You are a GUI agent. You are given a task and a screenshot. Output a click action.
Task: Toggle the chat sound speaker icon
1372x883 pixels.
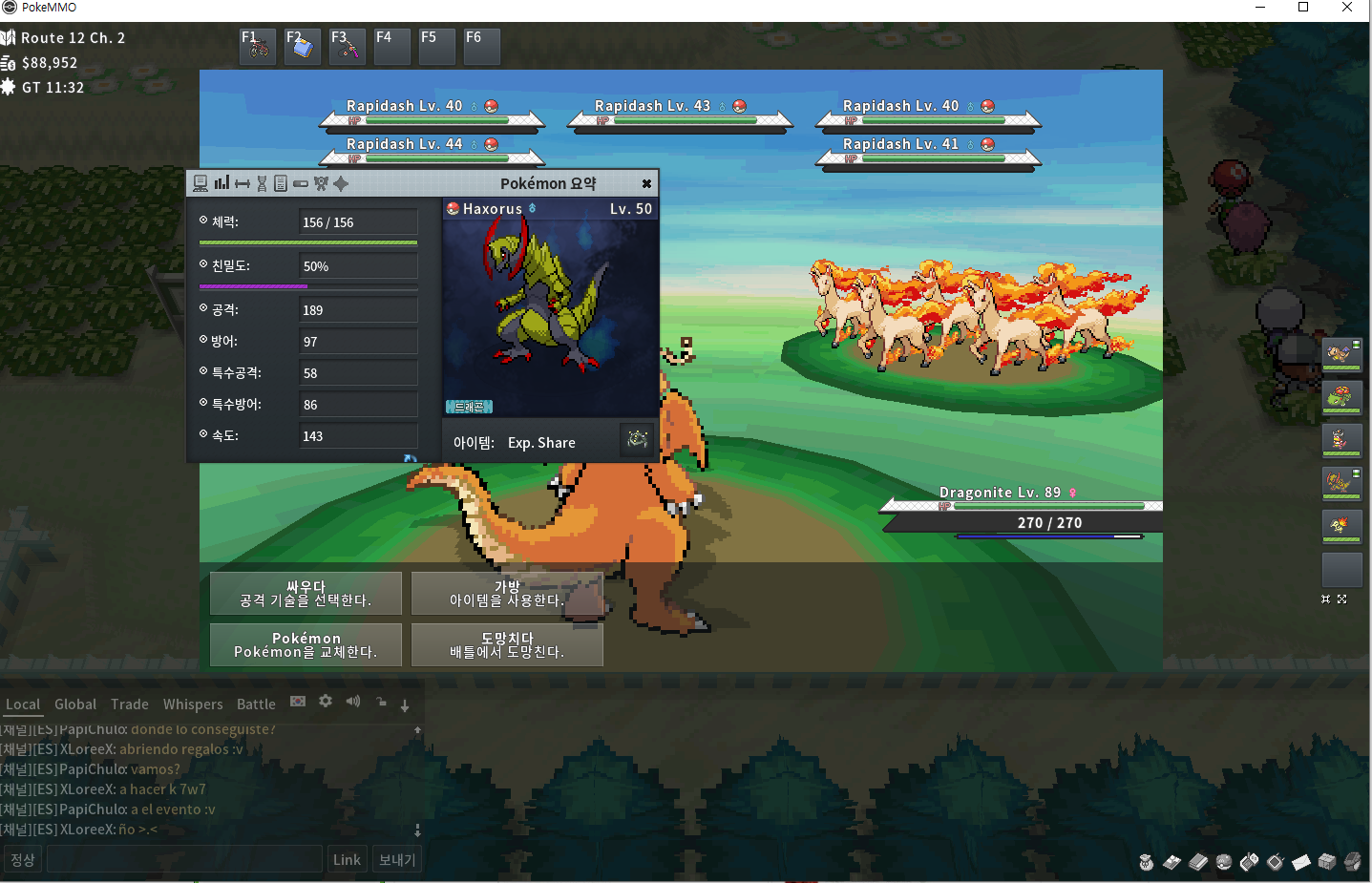pyautogui.click(x=353, y=702)
